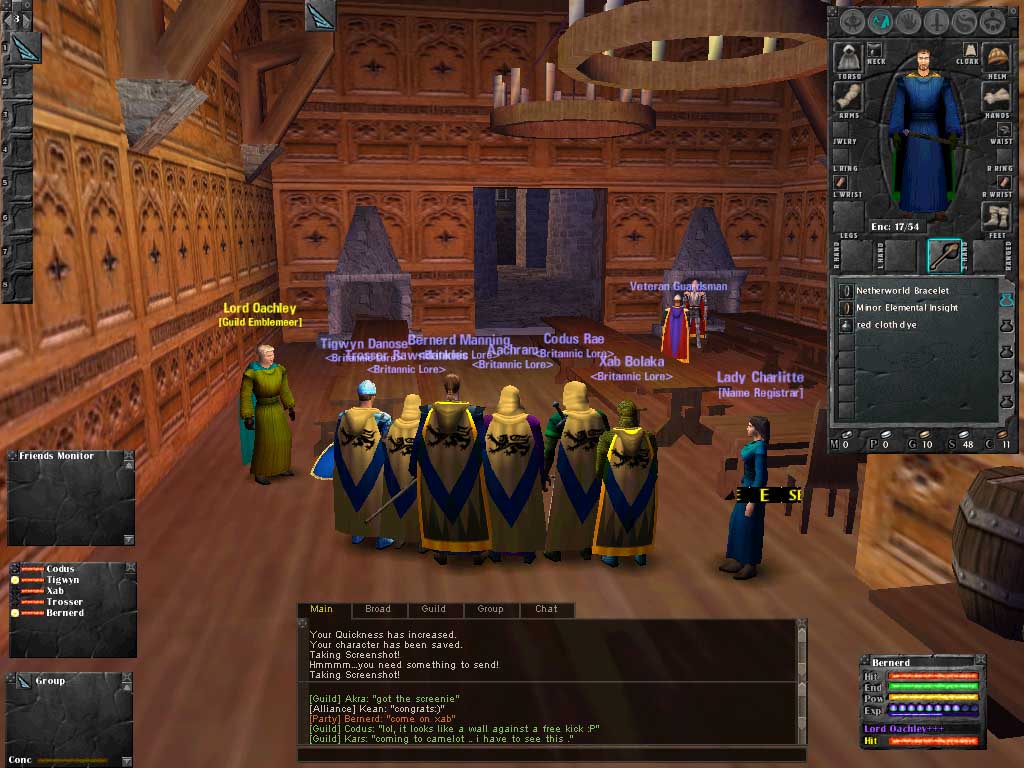Image resolution: width=1024 pixels, height=768 pixels.
Task: Select the first inventory bag icon
Action: 1006,298
